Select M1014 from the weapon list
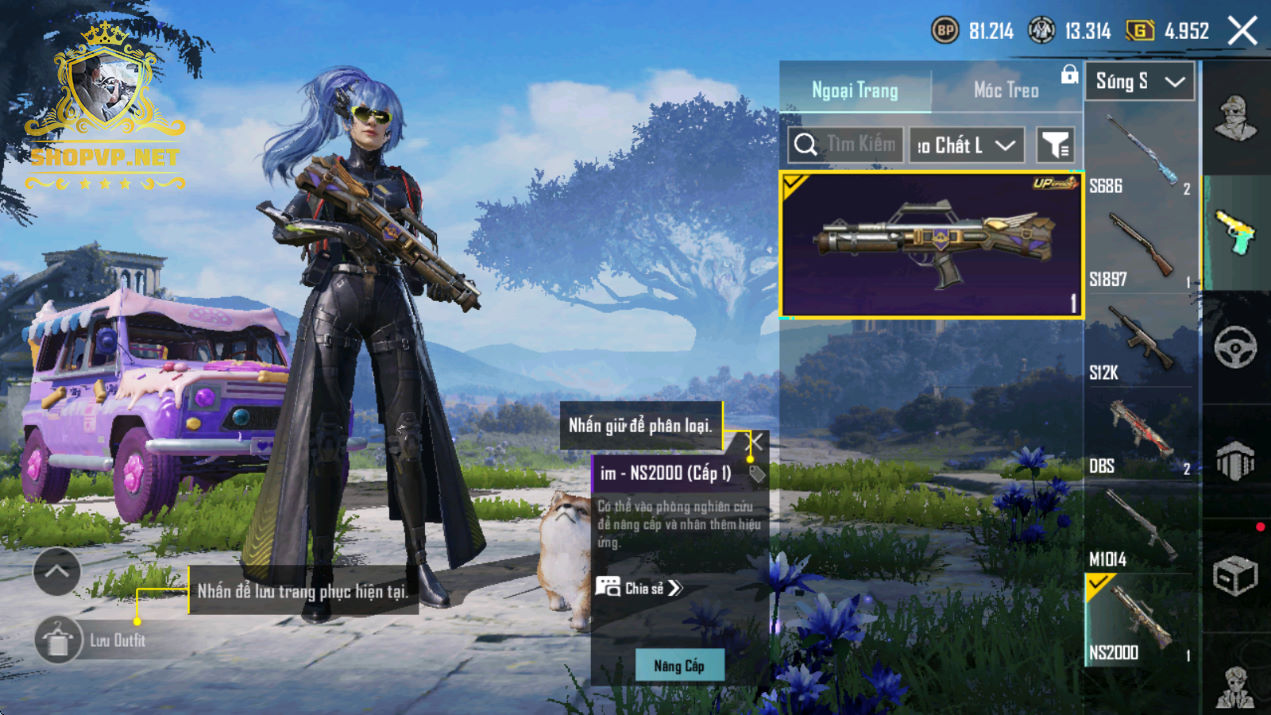This screenshot has height=715, width=1271. (x=1140, y=528)
